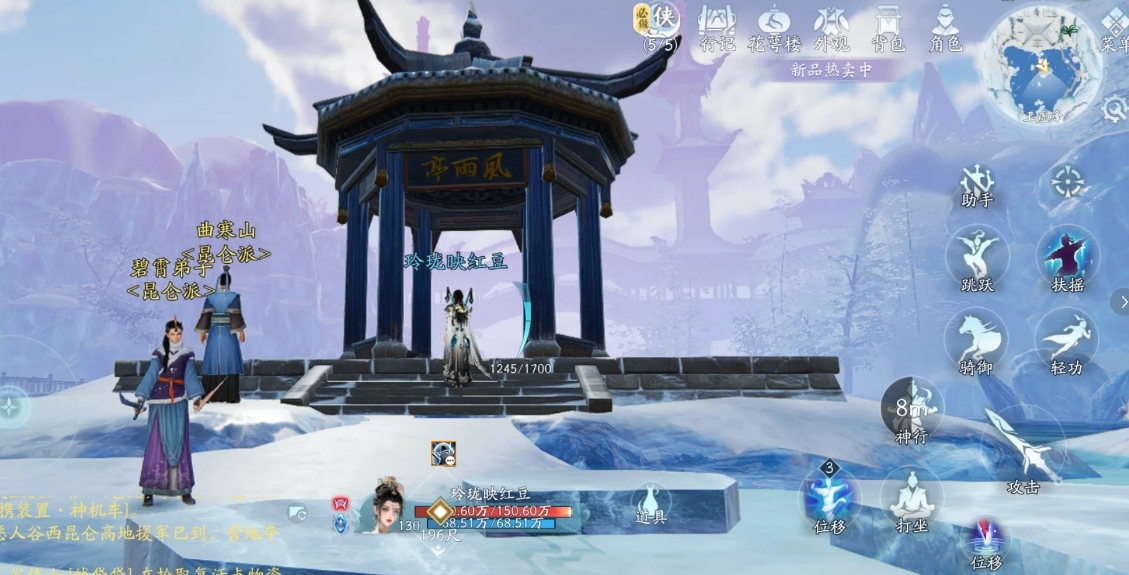Use the 跳跃 jump skill

[977, 255]
